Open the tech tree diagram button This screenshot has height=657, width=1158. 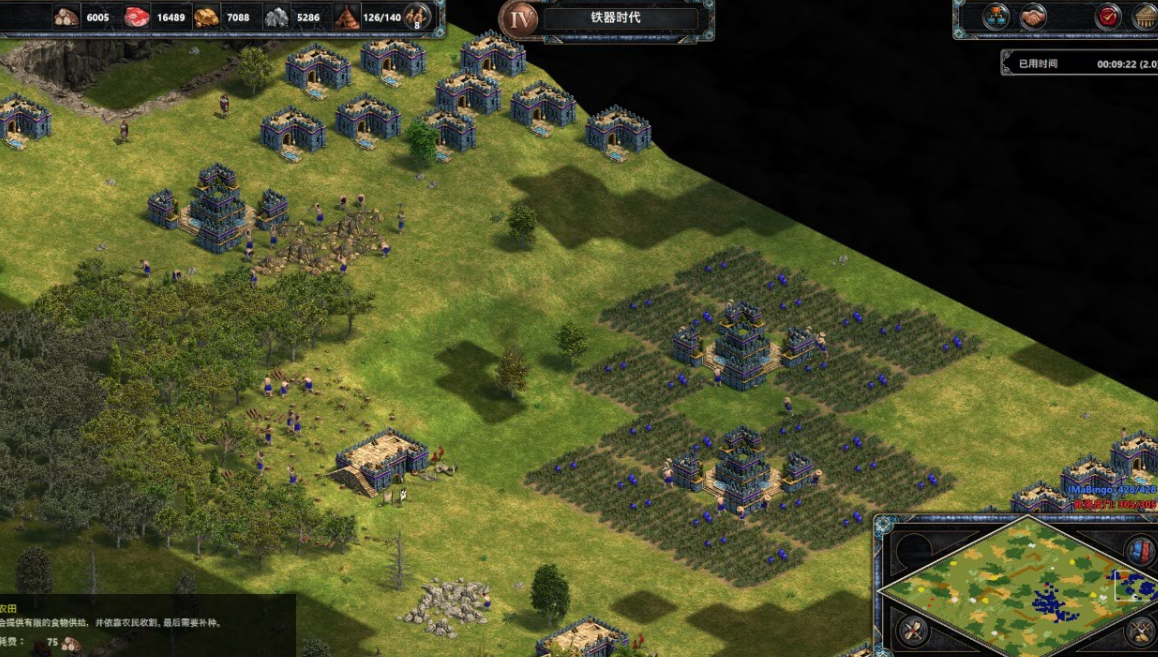coord(996,16)
